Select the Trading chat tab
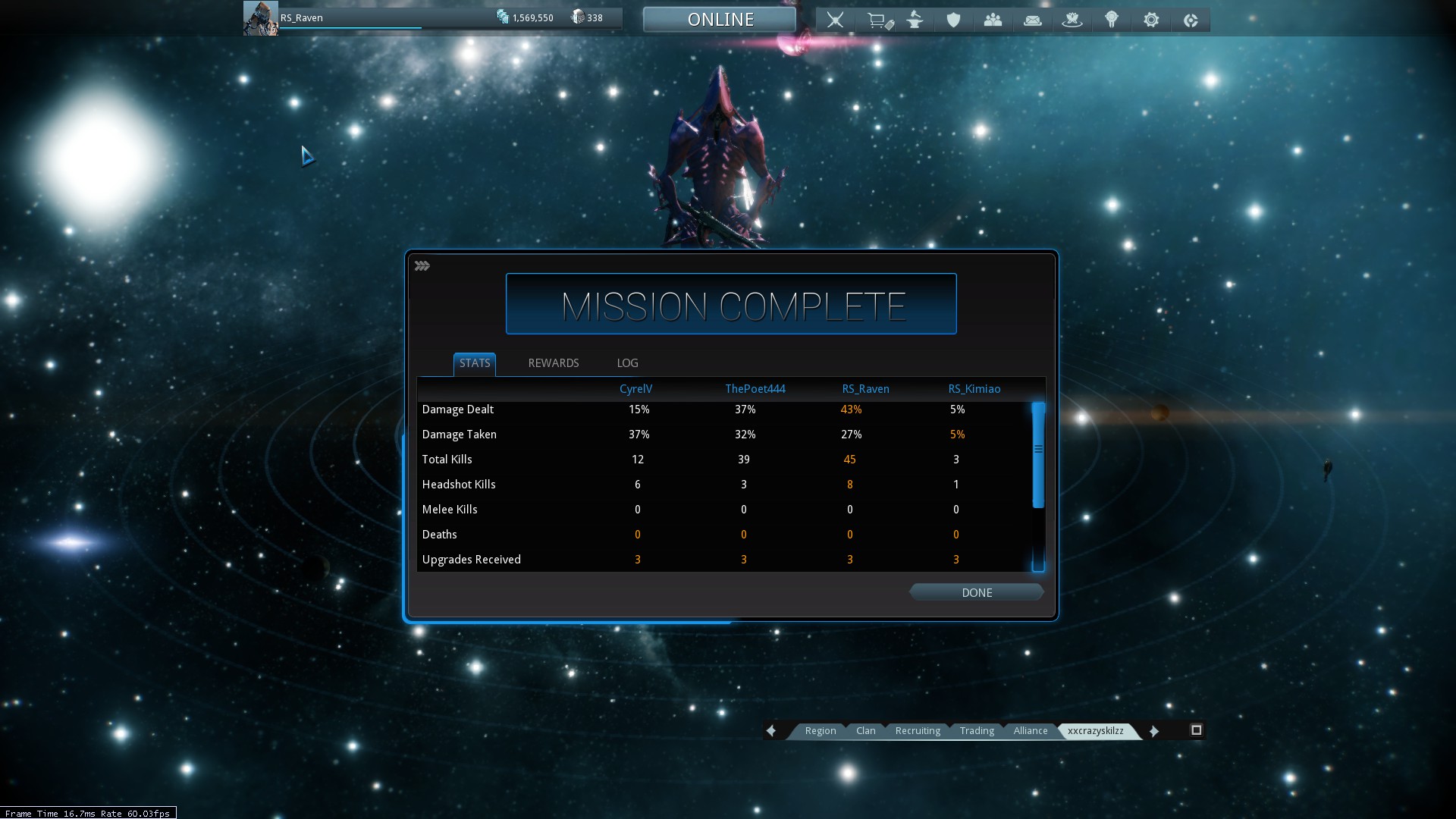Image resolution: width=1456 pixels, height=819 pixels. coord(977,731)
